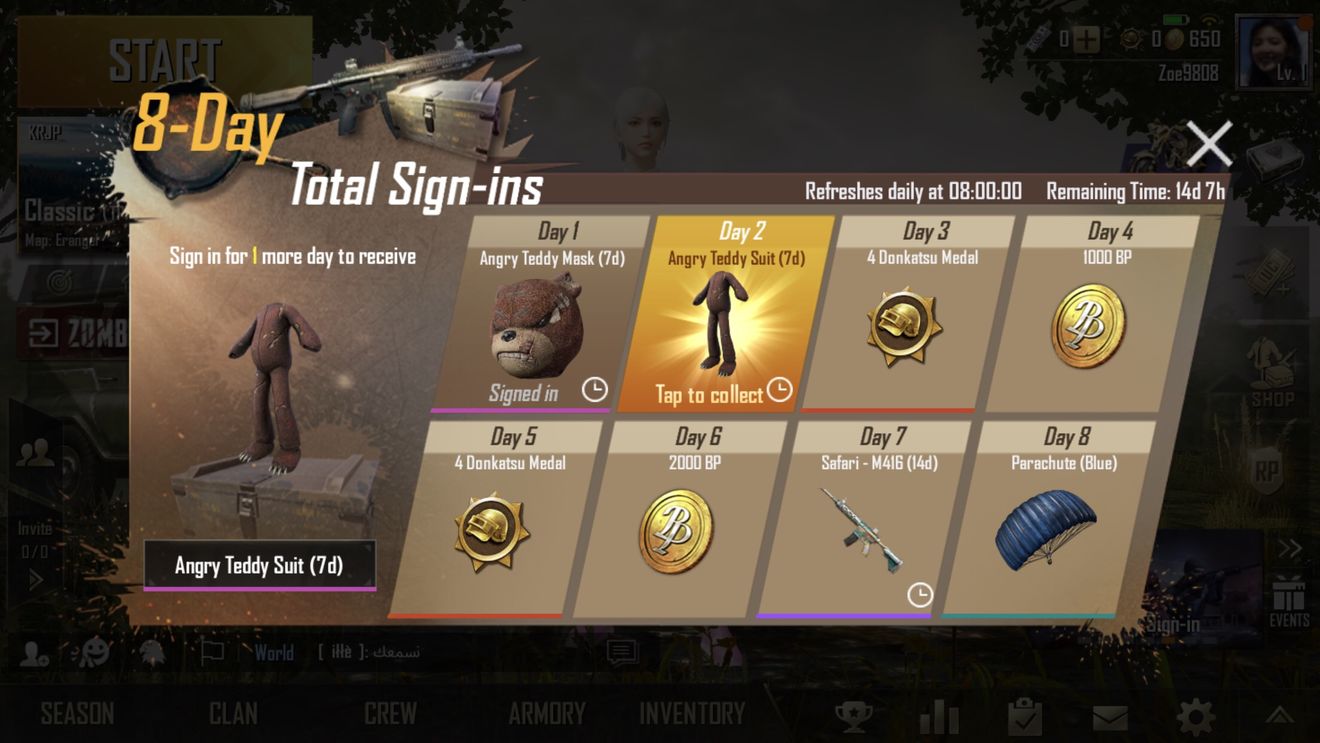The width and height of the screenshot is (1320, 743).
Task: Collect the Day 2 Angry Teddy Suit
Action: point(725,320)
